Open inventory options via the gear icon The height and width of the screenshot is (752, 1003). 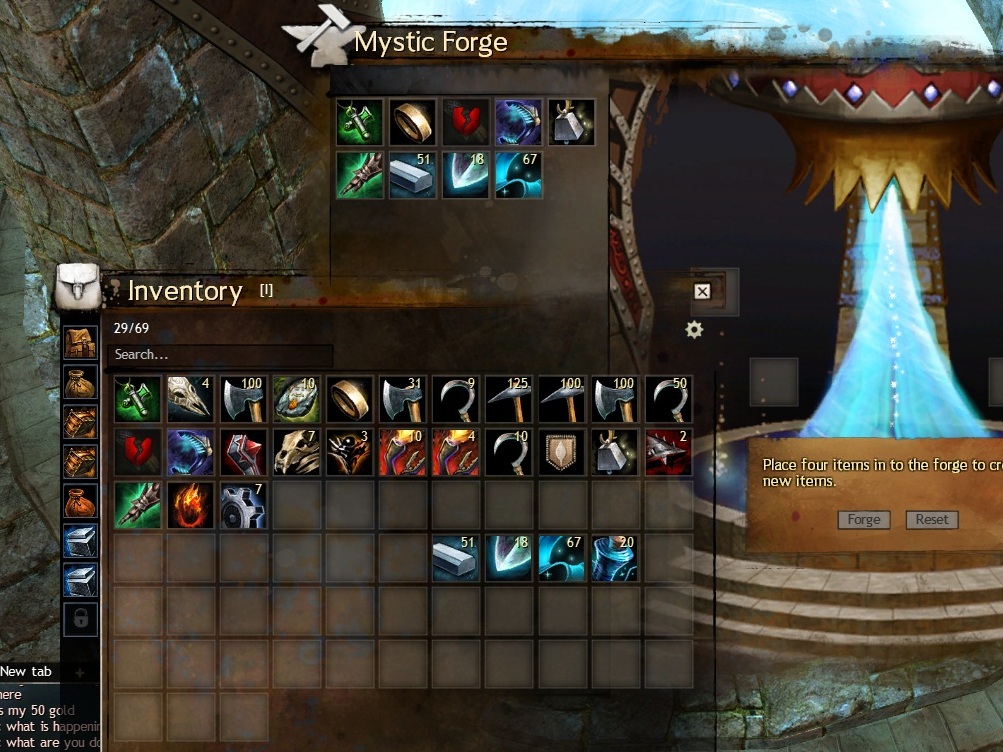(694, 330)
